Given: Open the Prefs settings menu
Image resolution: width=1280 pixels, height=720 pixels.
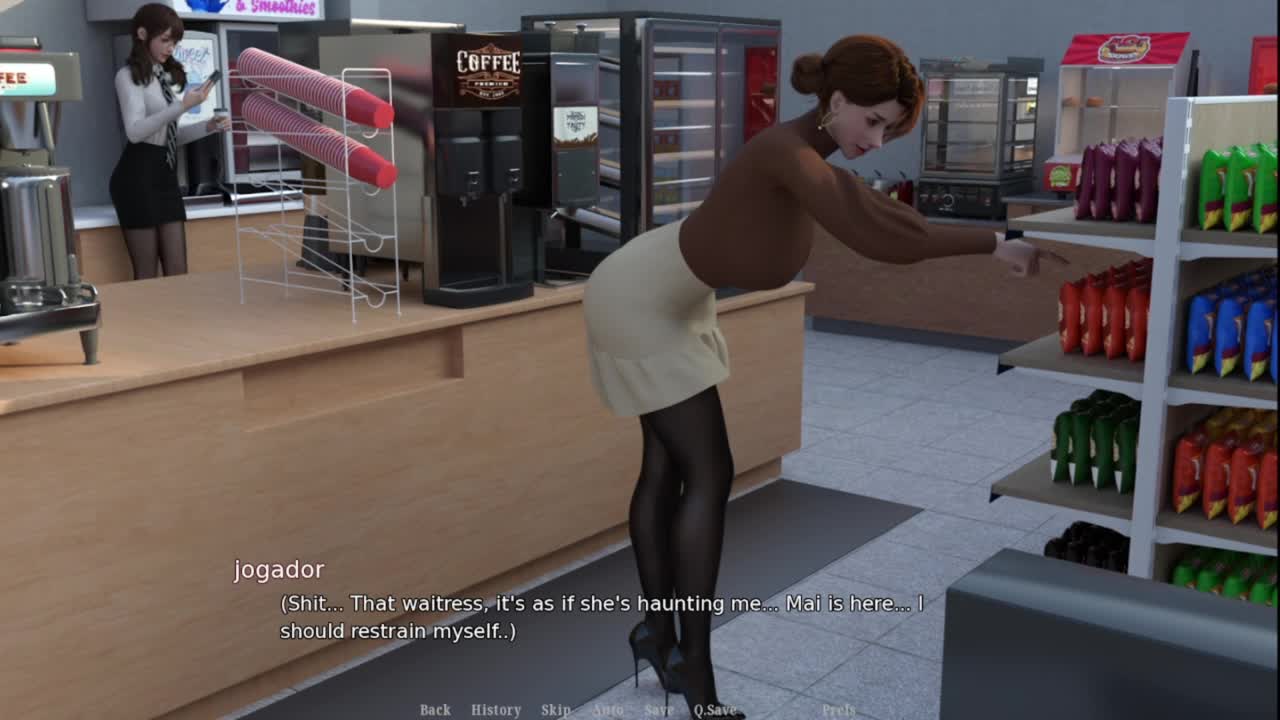Looking at the screenshot, I should click(x=838, y=710).
